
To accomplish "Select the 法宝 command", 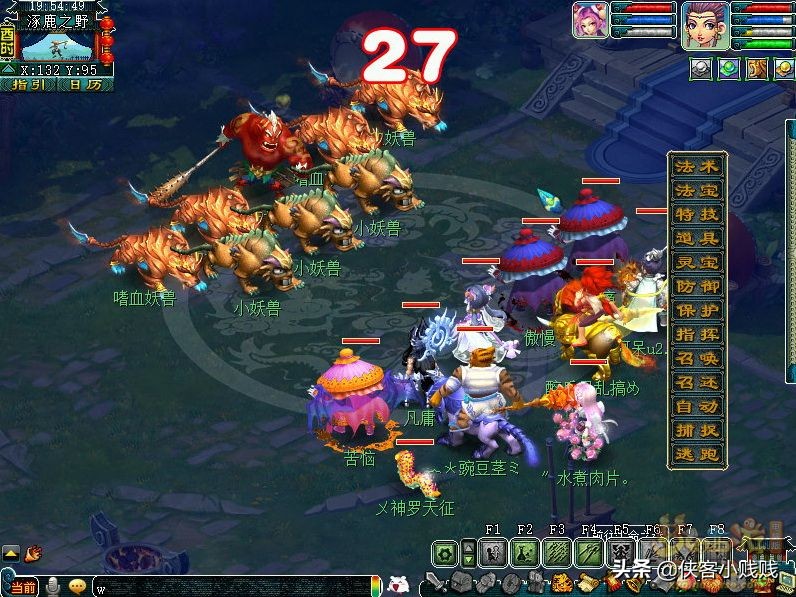I will tap(697, 191).
